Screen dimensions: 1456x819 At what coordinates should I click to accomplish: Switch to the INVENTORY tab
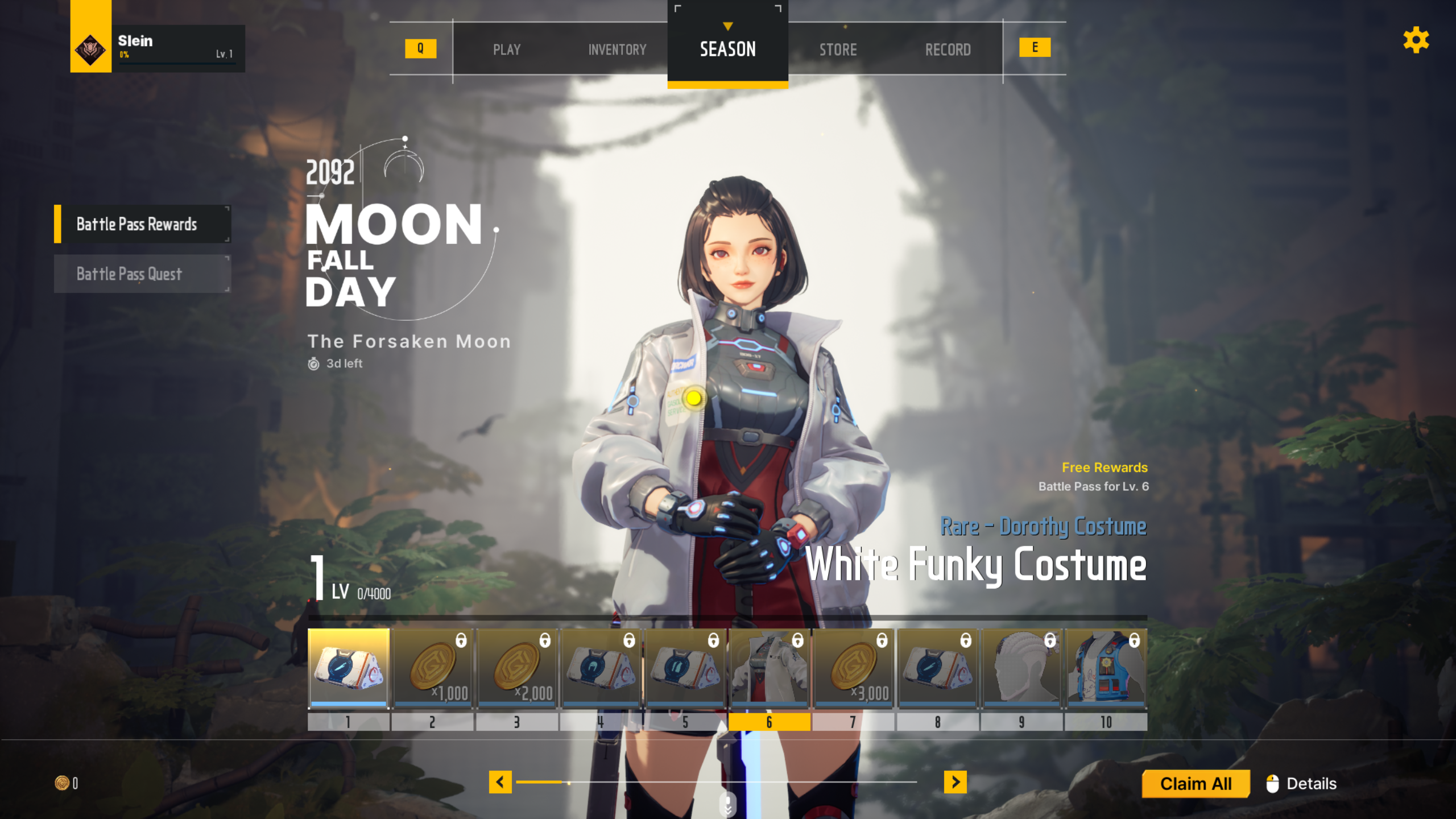tap(617, 49)
